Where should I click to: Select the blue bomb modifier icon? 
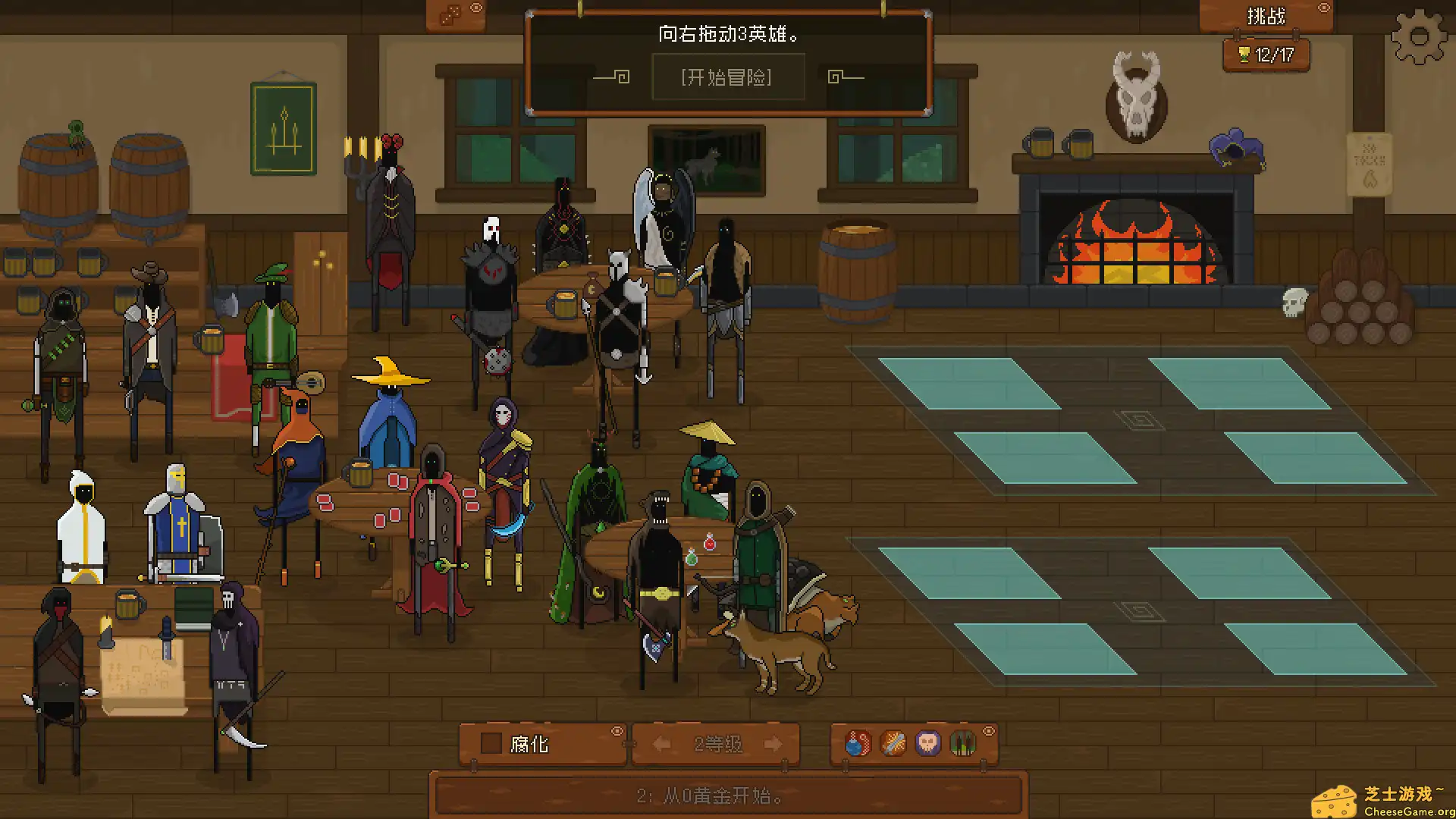(x=858, y=743)
